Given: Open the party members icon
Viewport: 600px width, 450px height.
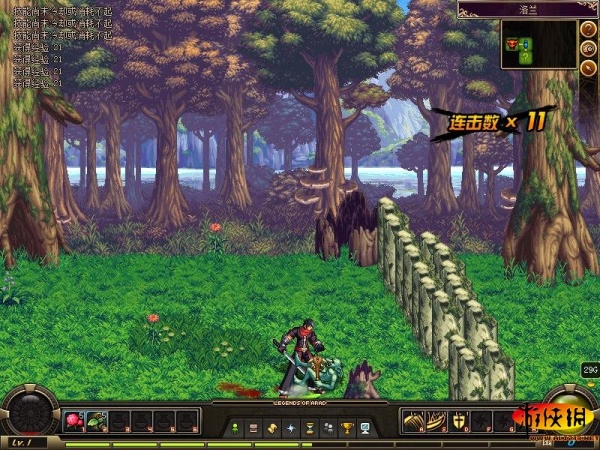Looking at the screenshot, I should point(328,427).
